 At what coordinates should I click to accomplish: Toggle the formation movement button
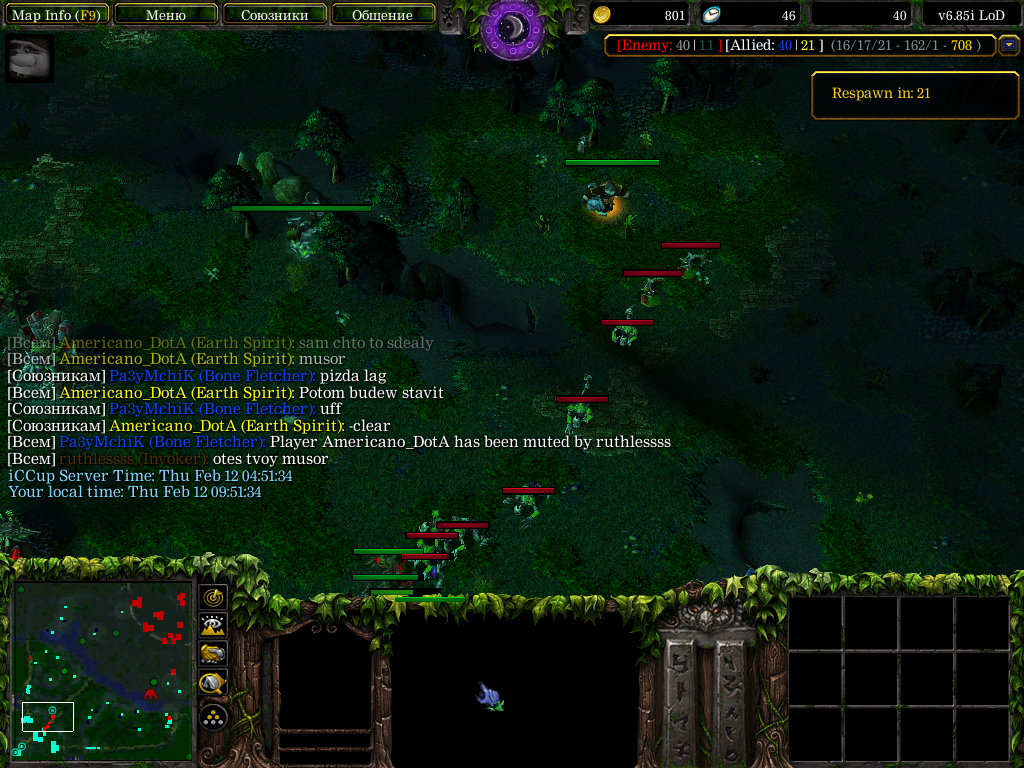click(x=213, y=716)
